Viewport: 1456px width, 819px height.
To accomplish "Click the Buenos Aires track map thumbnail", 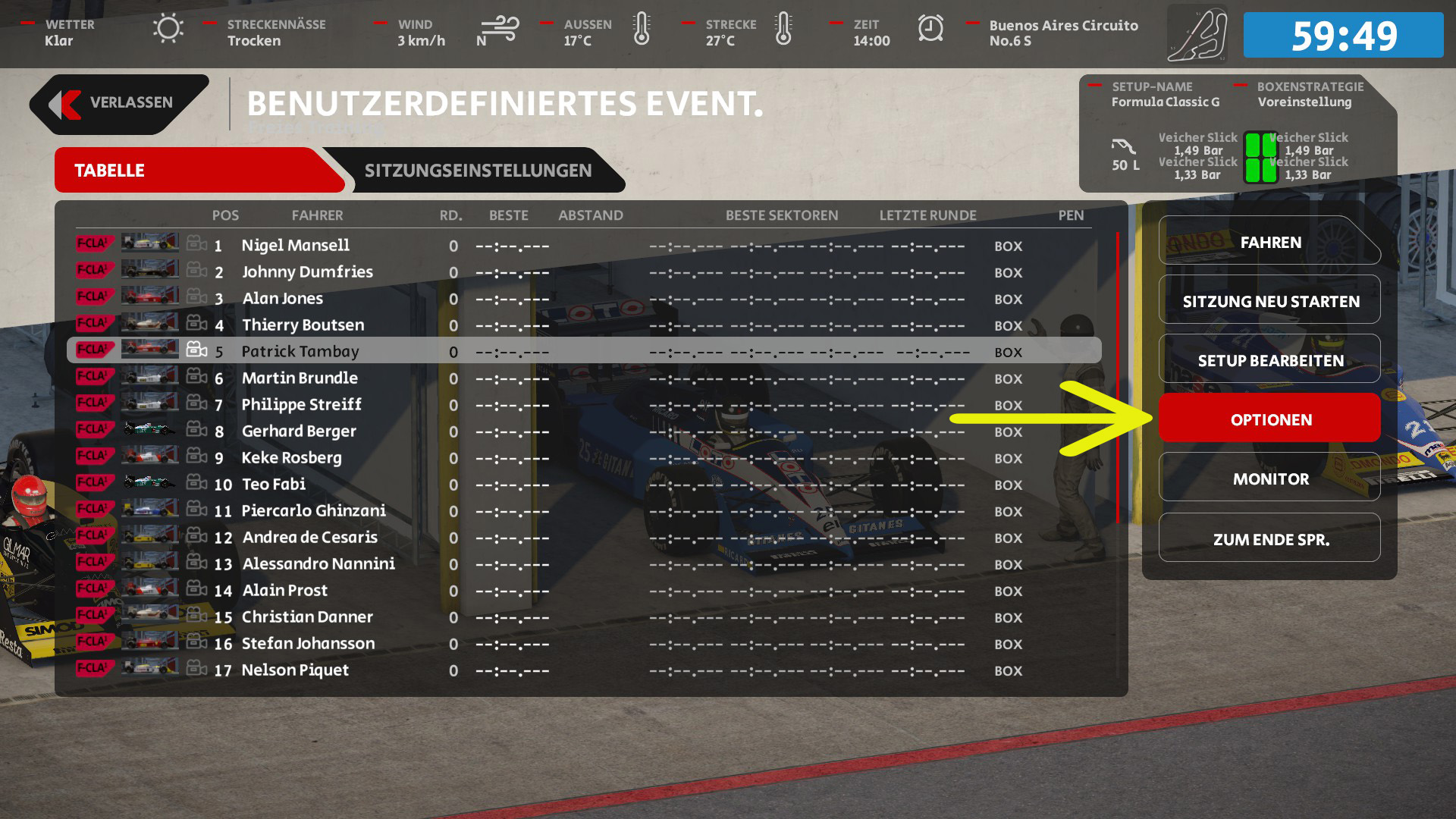I will click(x=1197, y=35).
